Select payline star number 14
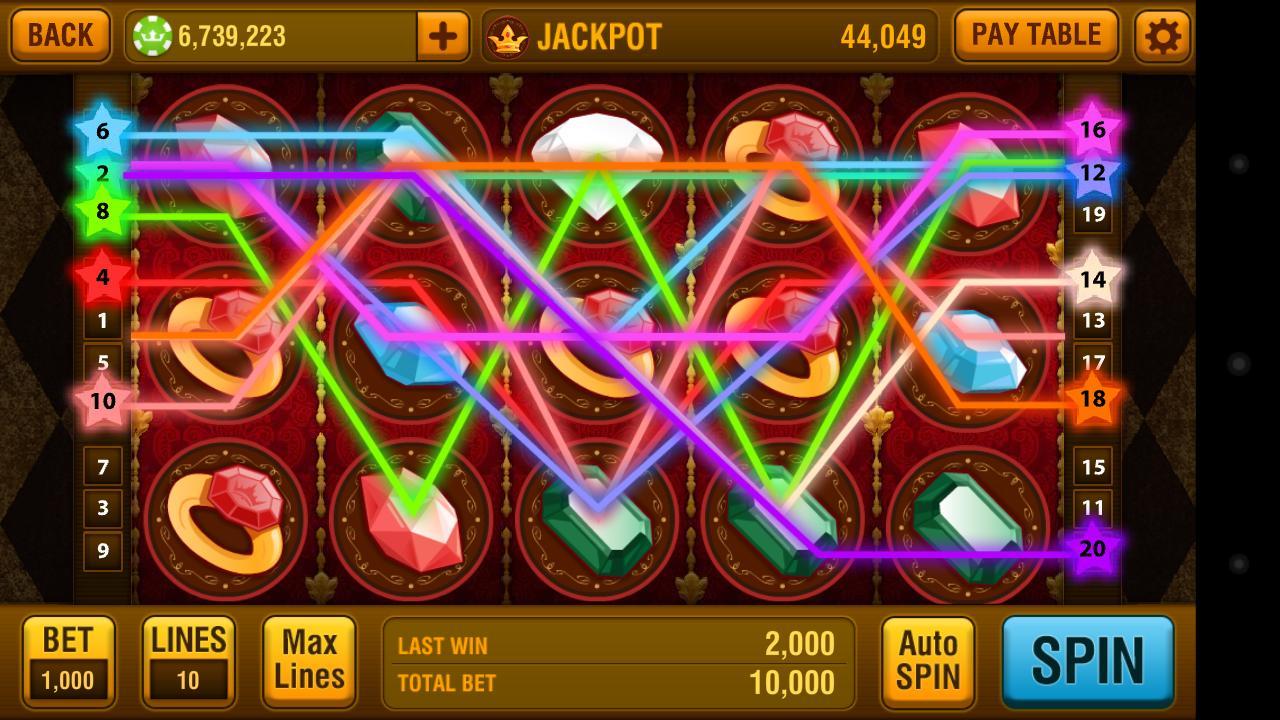This screenshot has height=720, width=1280. (x=1093, y=280)
